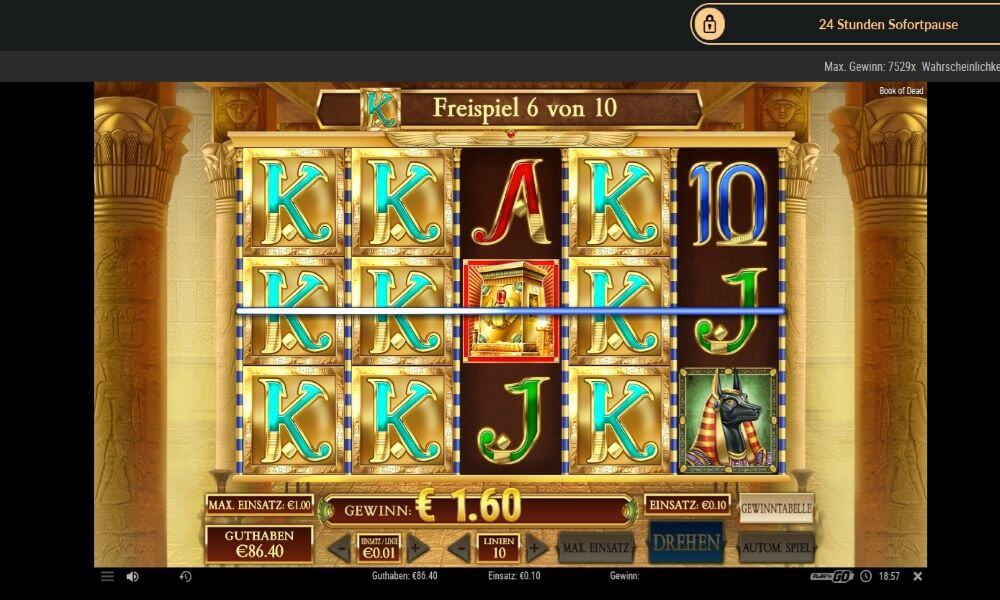Raise the number of Linien
The image size is (1000, 600).
(537, 548)
